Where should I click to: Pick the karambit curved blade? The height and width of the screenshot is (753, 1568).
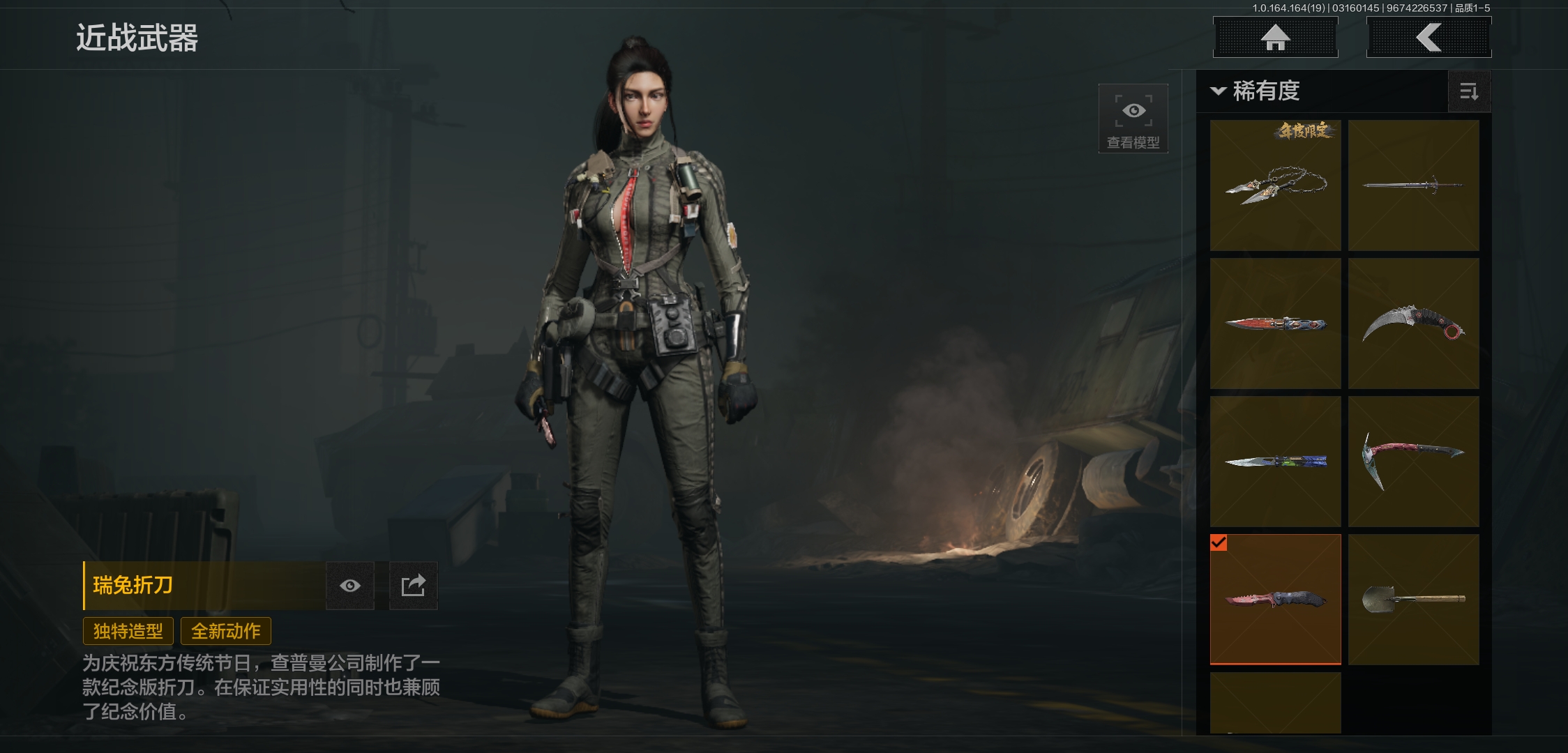[x=1413, y=324]
